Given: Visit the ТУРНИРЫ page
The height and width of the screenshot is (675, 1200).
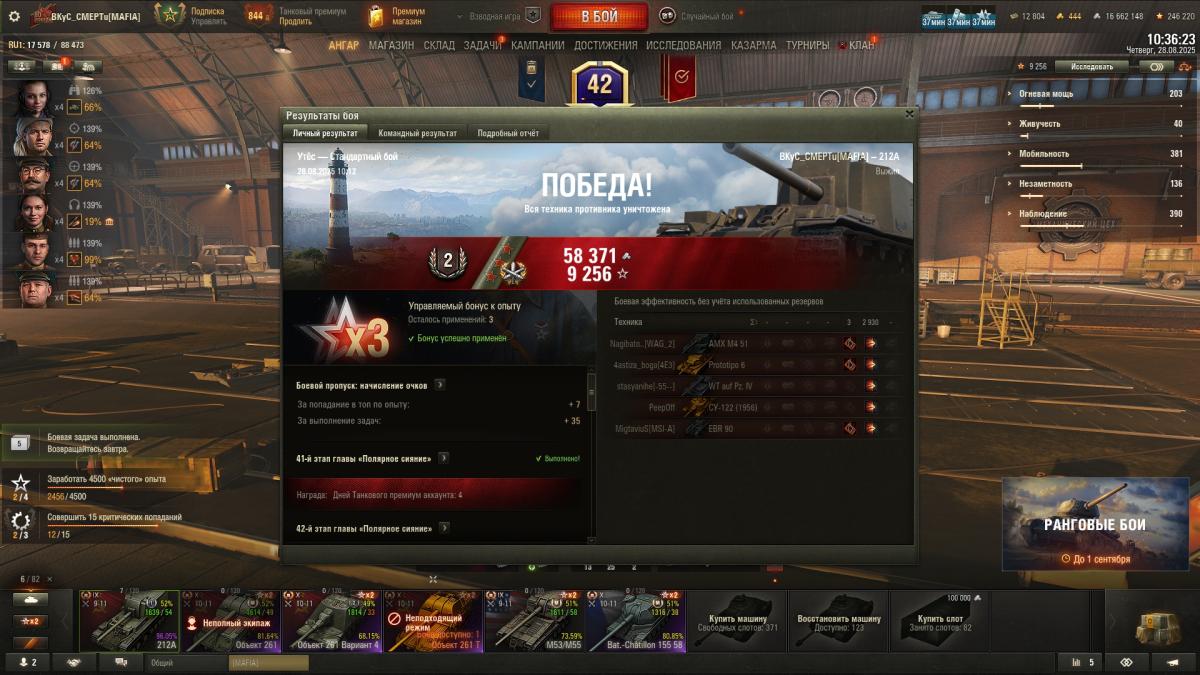Looking at the screenshot, I should pyautogui.click(x=808, y=45).
